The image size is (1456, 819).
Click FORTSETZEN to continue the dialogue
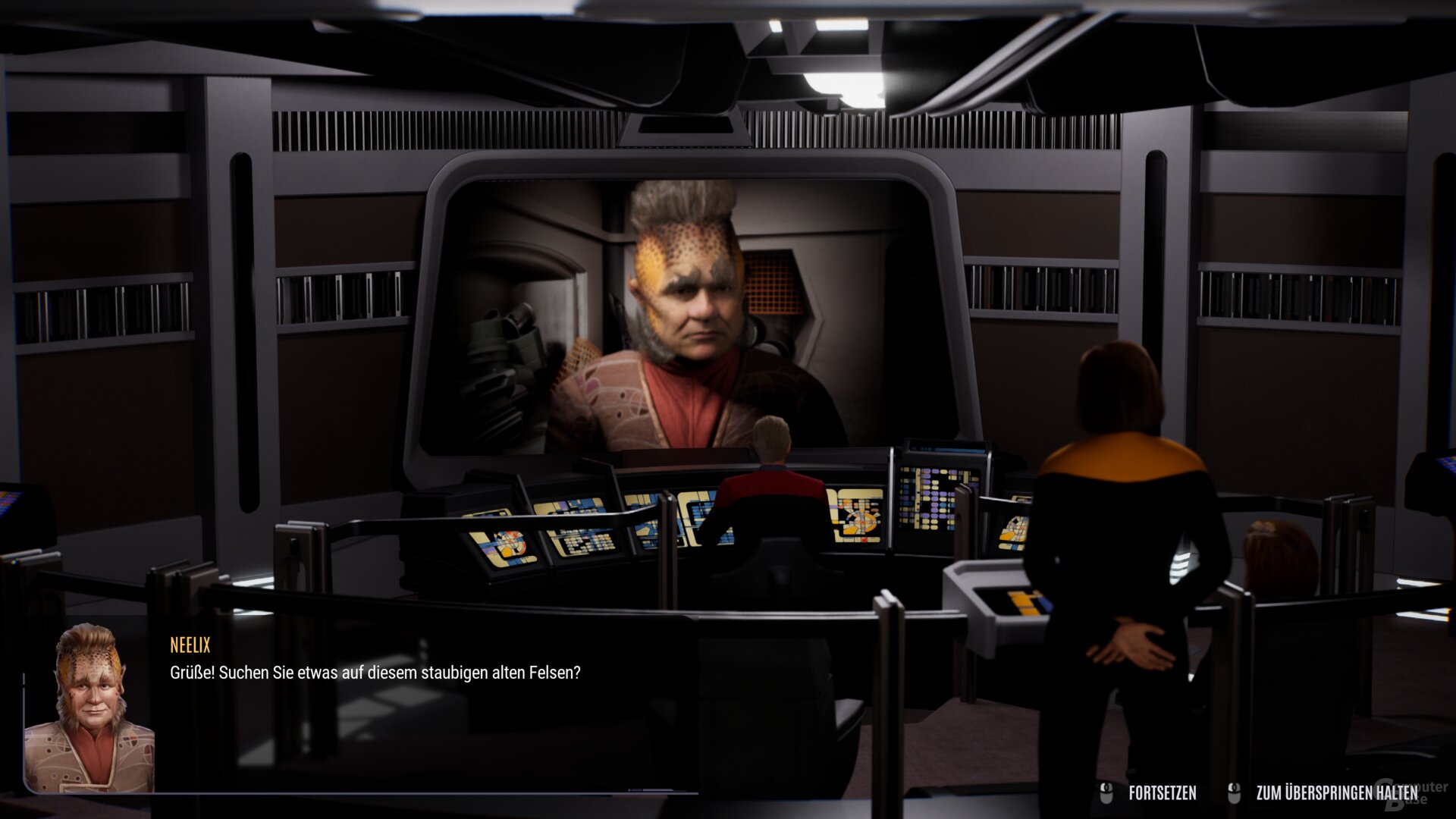click(1164, 791)
